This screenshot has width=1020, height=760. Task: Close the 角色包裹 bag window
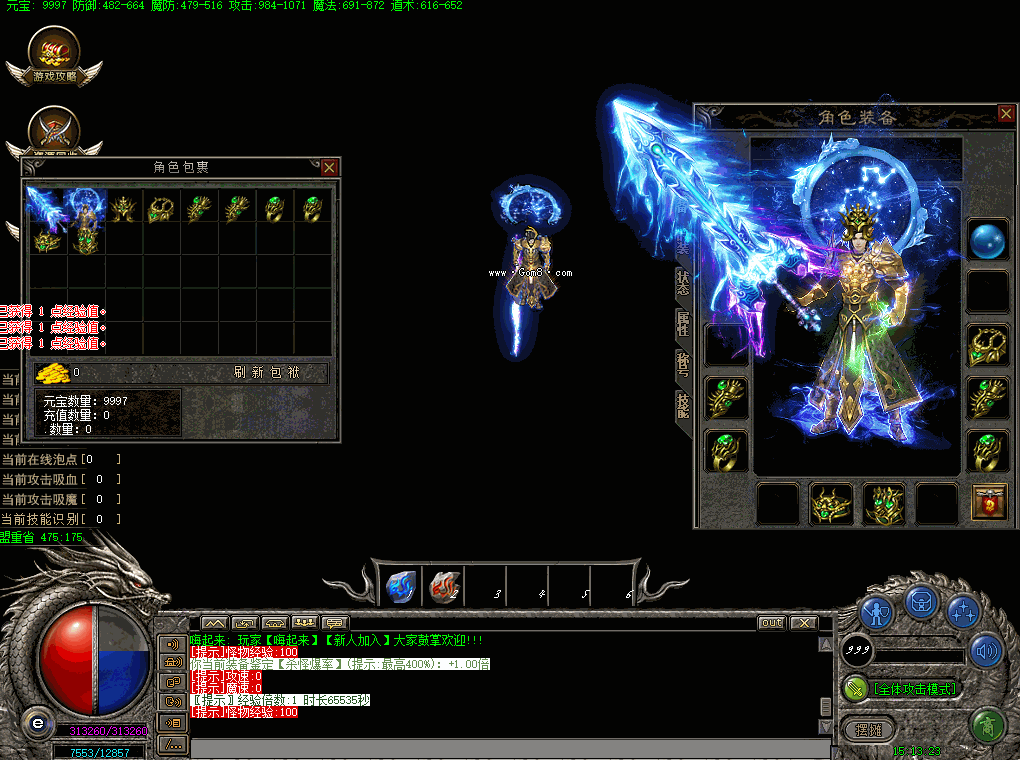(x=329, y=167)
